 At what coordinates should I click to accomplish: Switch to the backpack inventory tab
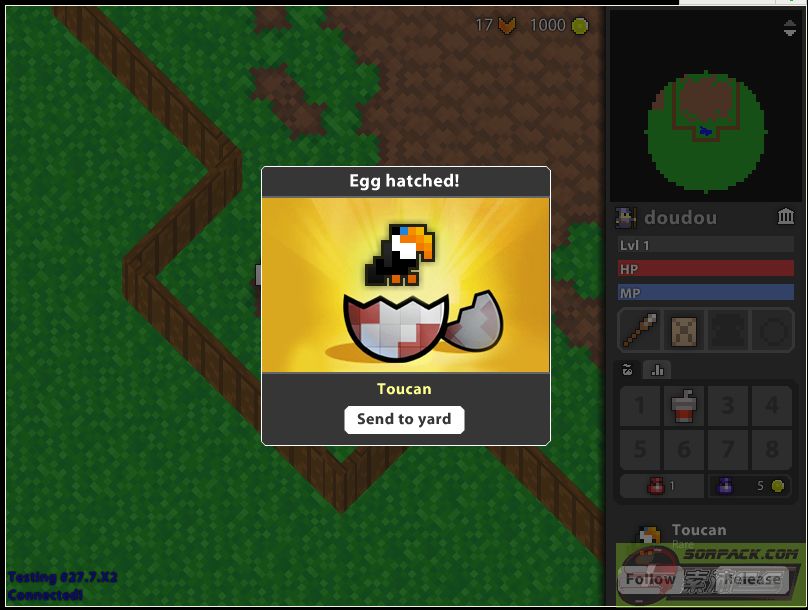[x=628, y=370]
